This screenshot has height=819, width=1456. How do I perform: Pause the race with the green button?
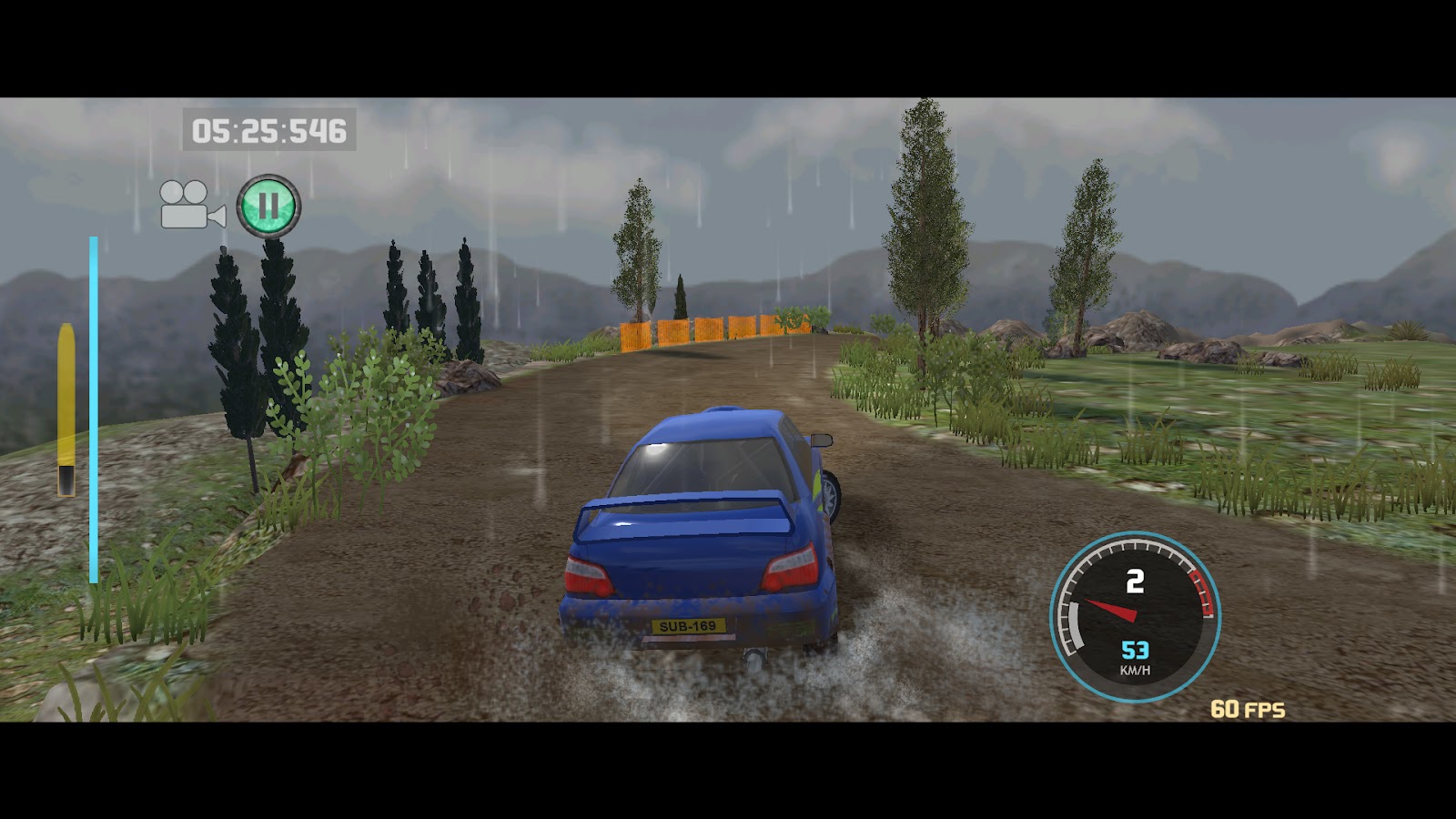point(268,207)
